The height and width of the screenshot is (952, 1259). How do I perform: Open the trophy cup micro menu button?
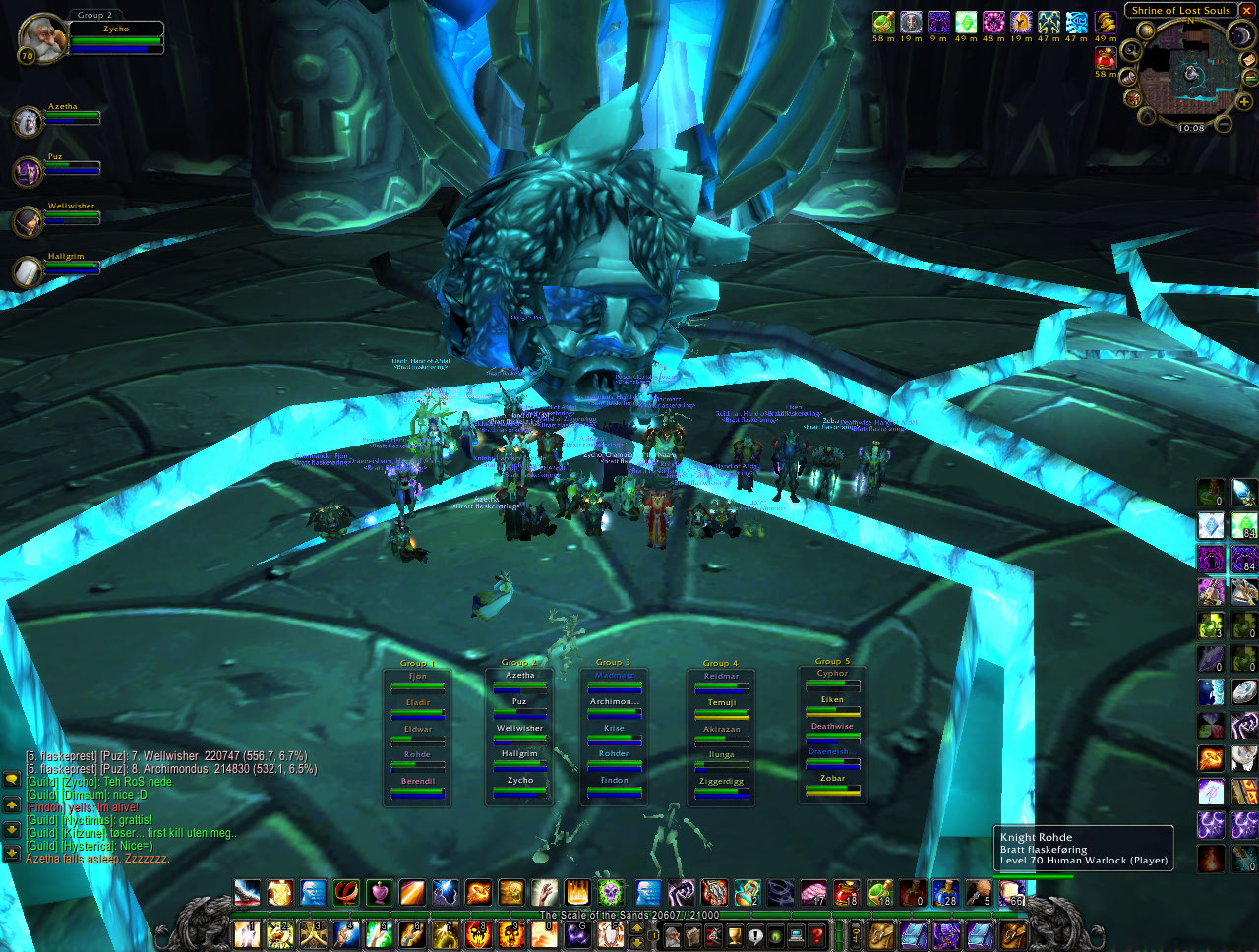point(734,935)
